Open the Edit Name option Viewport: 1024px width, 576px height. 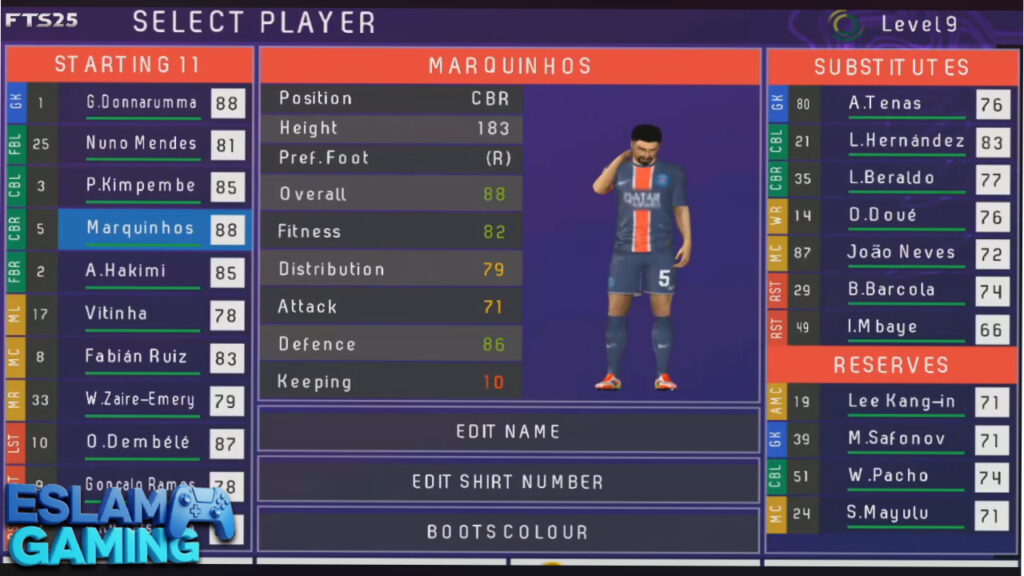508,432
